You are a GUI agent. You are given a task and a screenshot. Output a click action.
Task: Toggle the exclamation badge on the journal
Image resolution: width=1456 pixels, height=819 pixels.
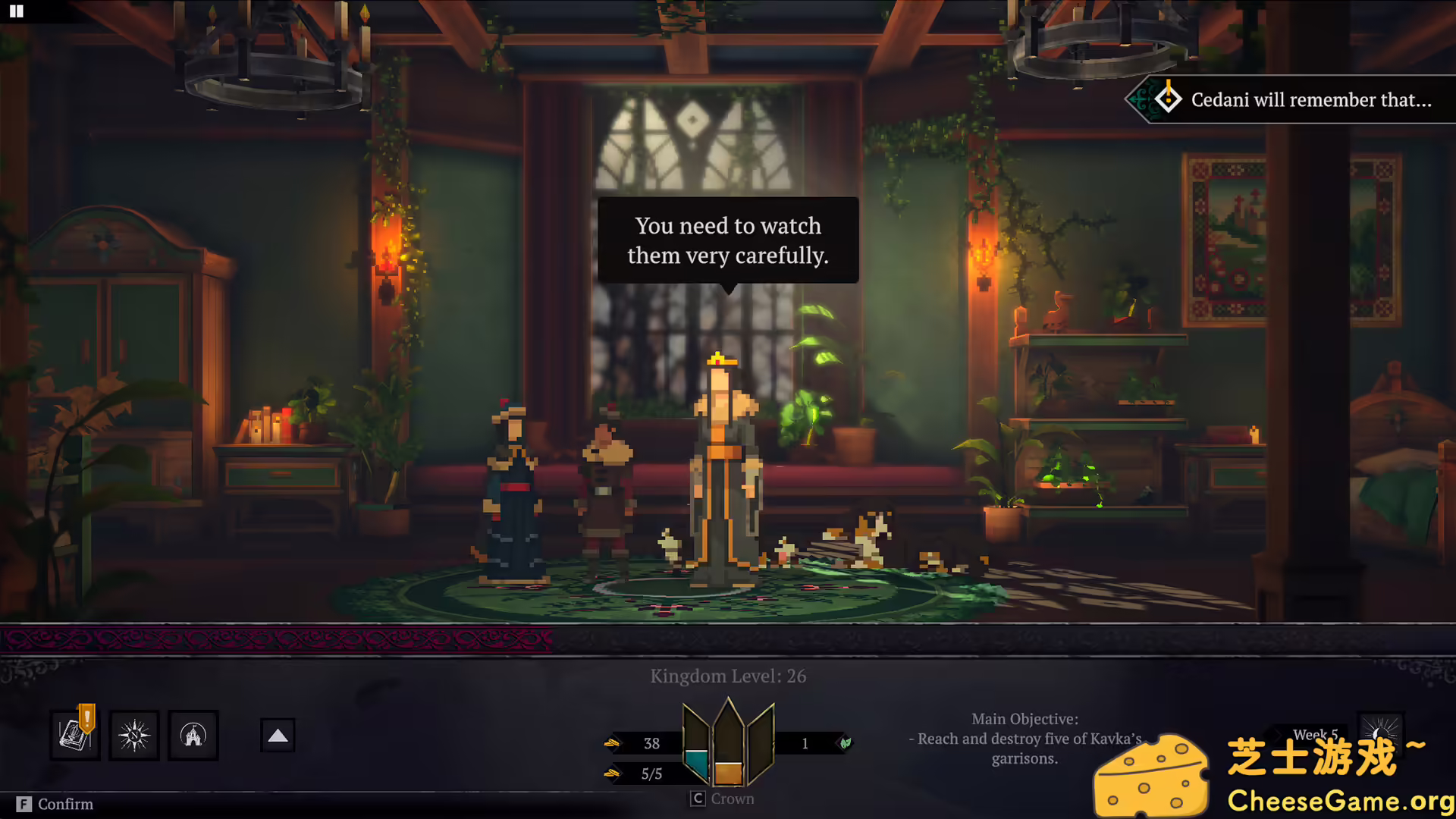point(86,717)
